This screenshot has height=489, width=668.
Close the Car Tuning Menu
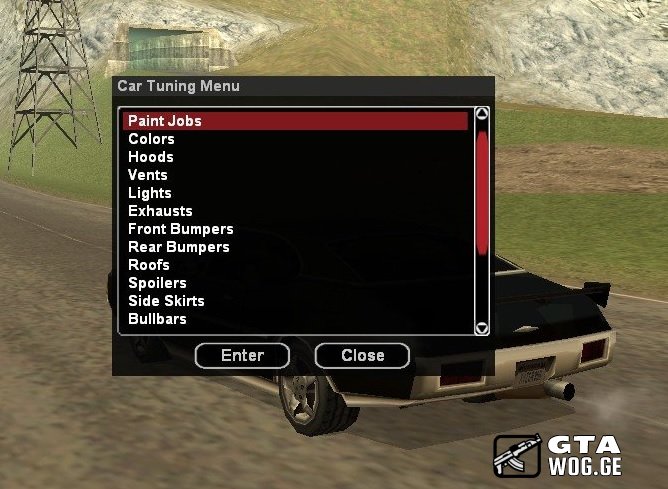[x=362, y=355]
